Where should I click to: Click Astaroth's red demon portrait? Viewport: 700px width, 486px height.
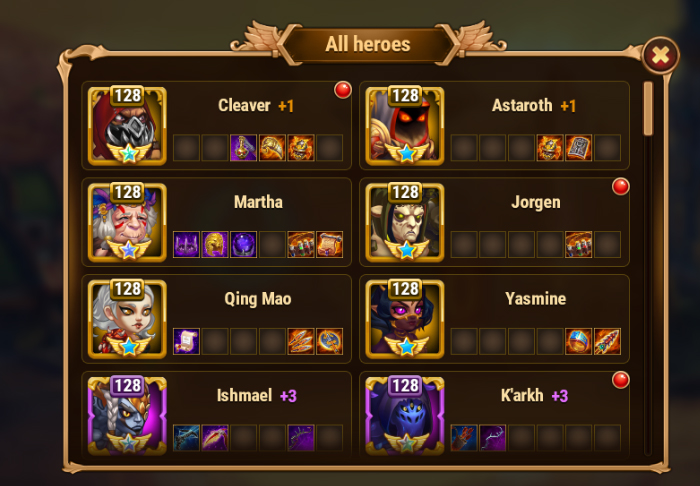point(404,126)
